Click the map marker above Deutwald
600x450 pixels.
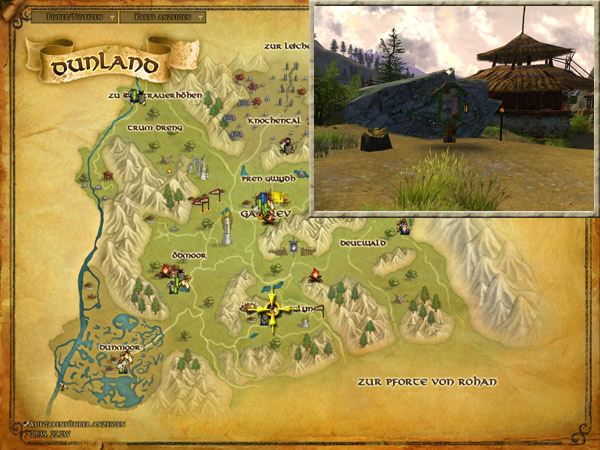click(x=402, y=226)
